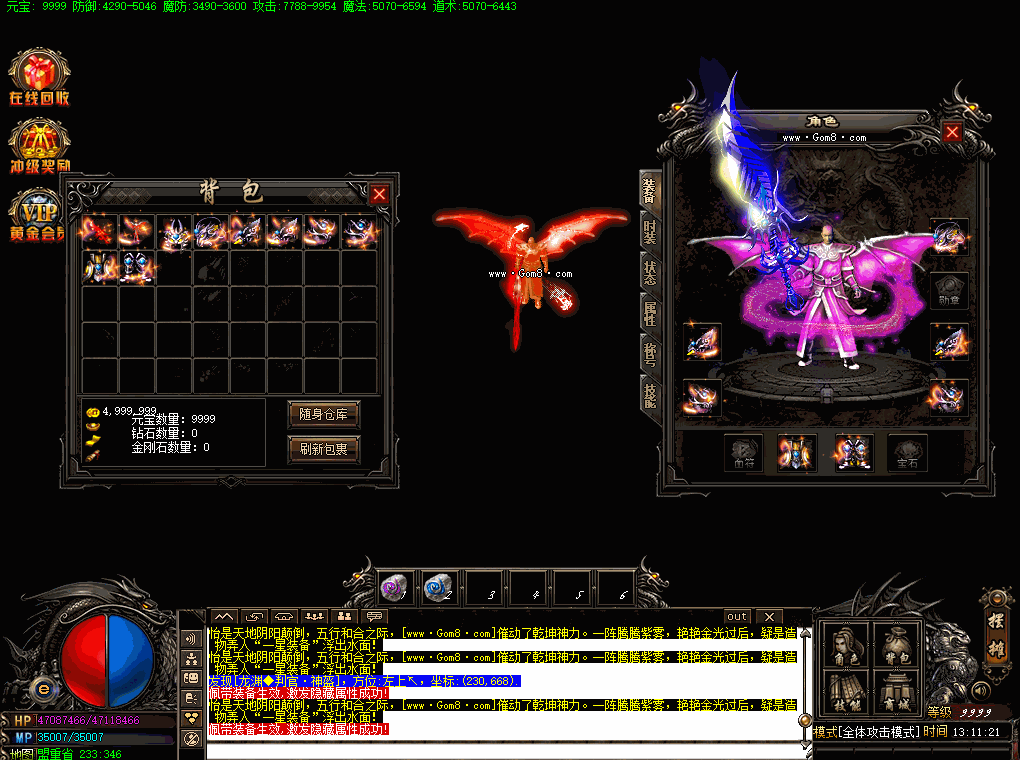Toggle the sound speaker icon
Viewport: 1020px width, 760px height.
(x=980, y=689)
